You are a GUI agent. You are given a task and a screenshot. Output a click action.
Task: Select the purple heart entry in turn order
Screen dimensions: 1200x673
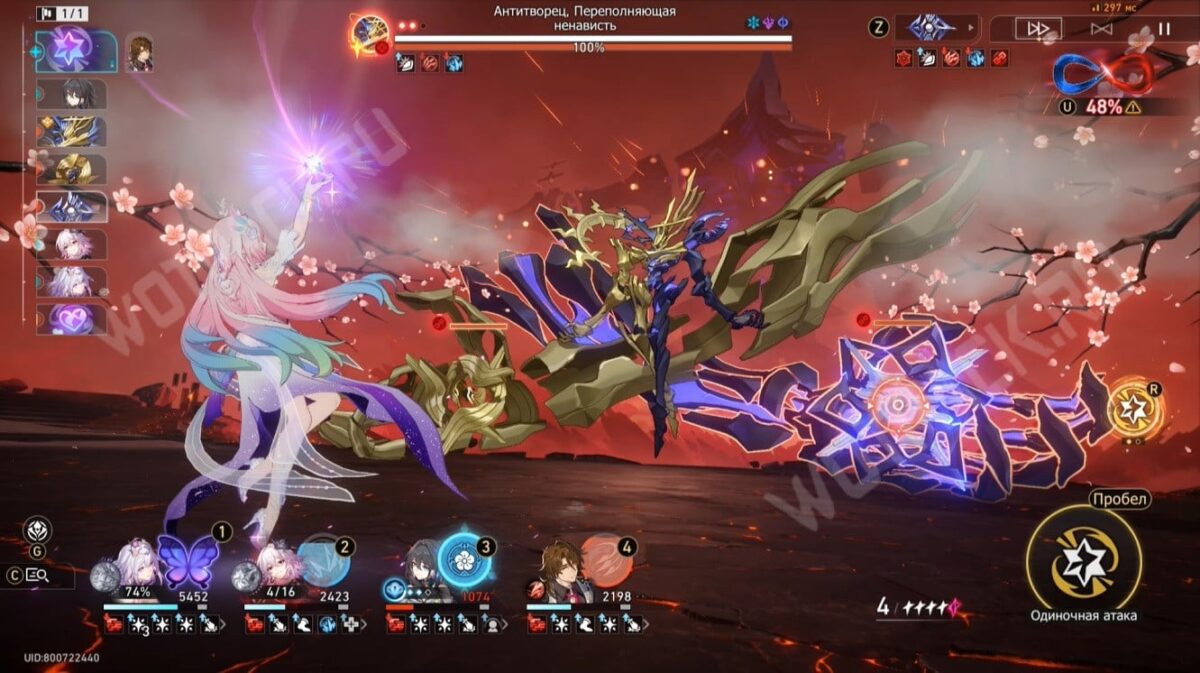coord(71,319)
